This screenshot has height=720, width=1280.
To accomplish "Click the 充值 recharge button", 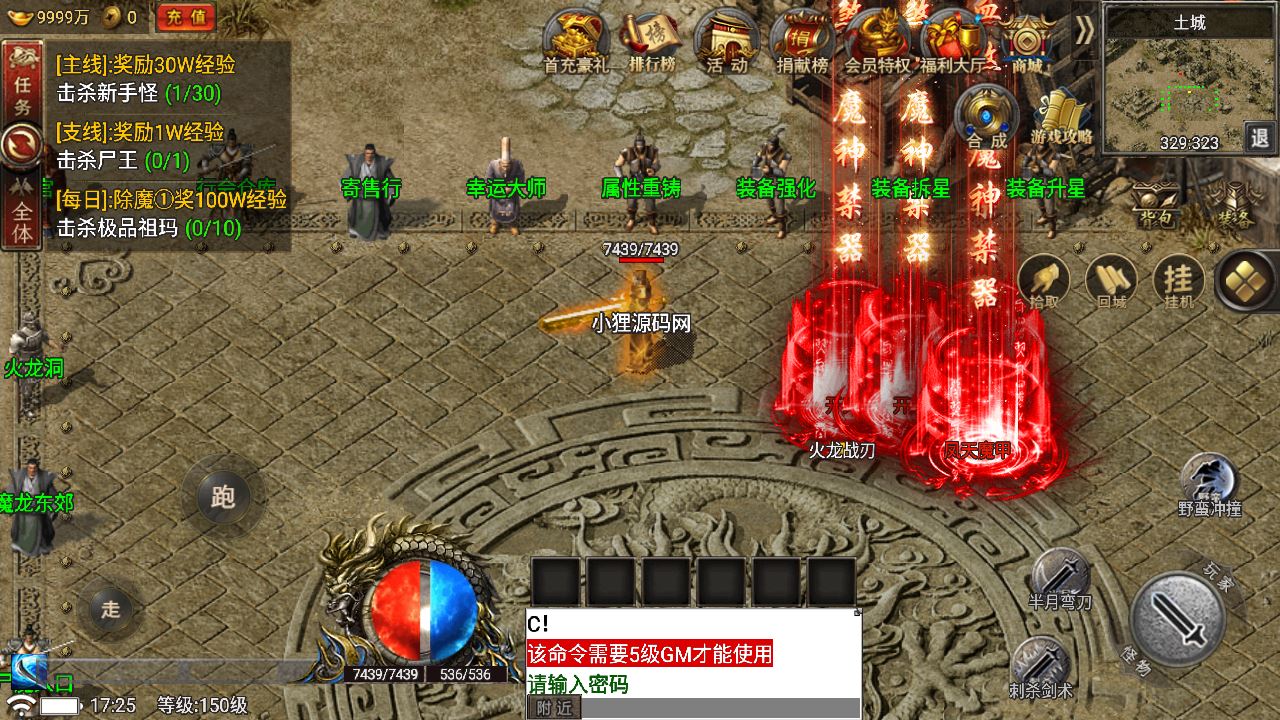I will click(186, 16).
